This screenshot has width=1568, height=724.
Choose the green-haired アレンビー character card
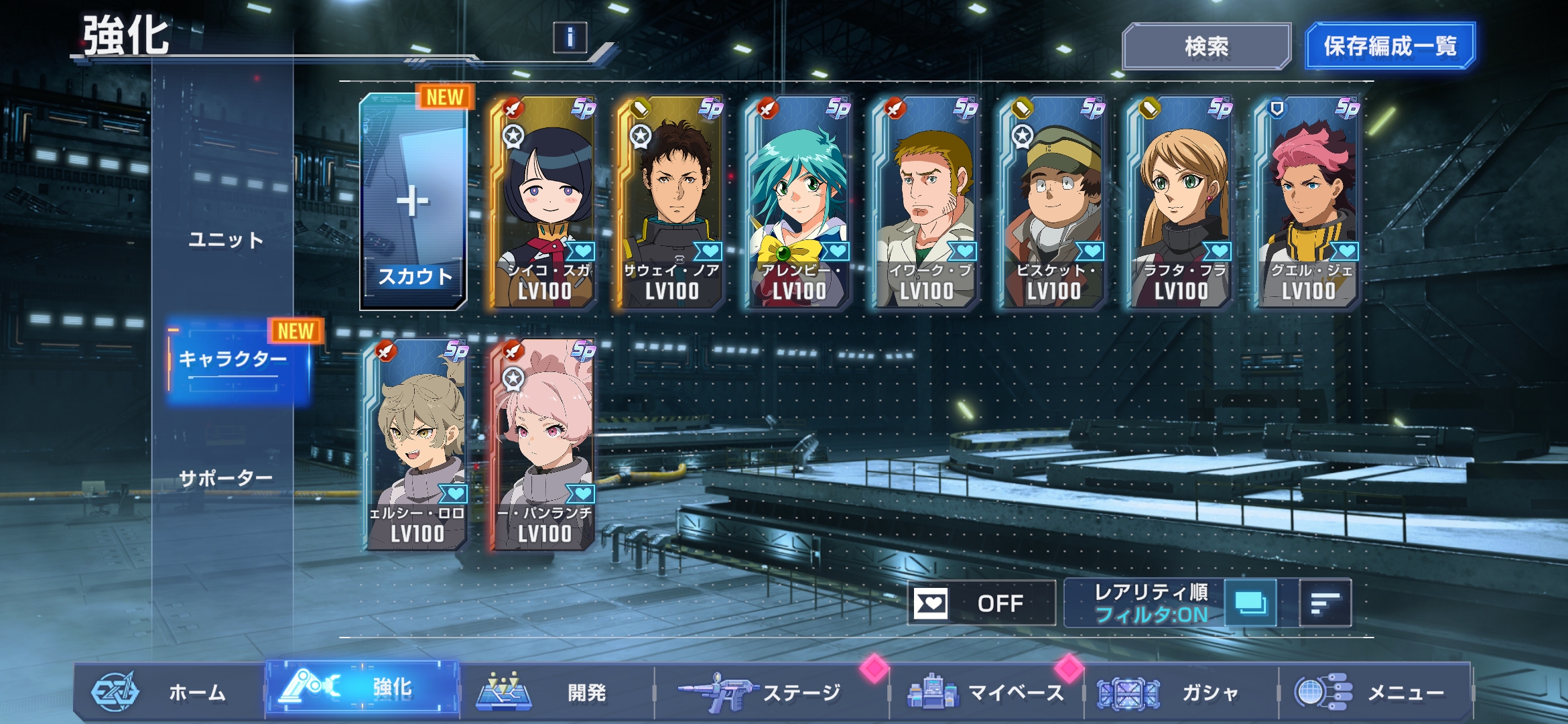coord(798,202)
